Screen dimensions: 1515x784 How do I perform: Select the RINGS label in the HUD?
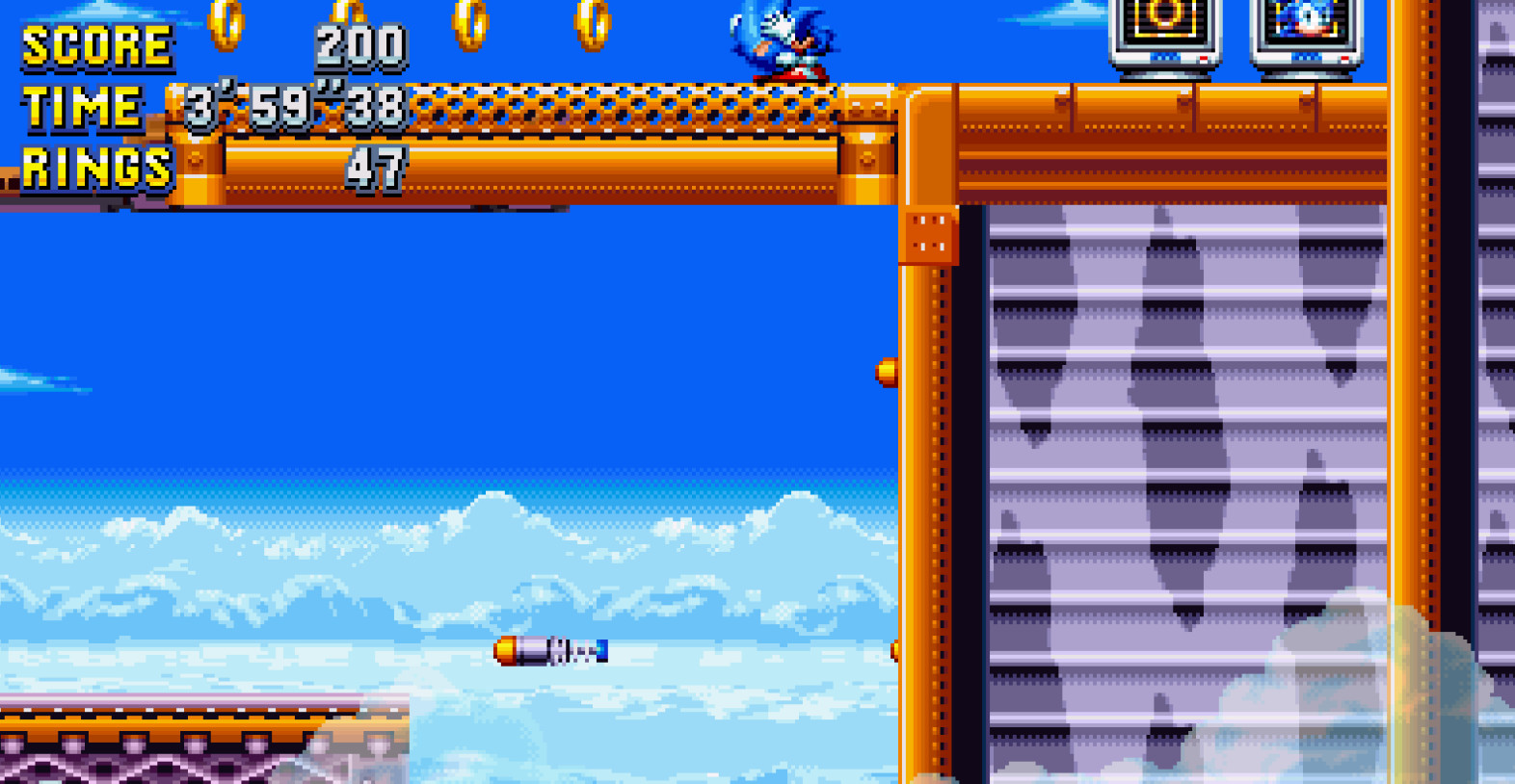tap(94, 167)
